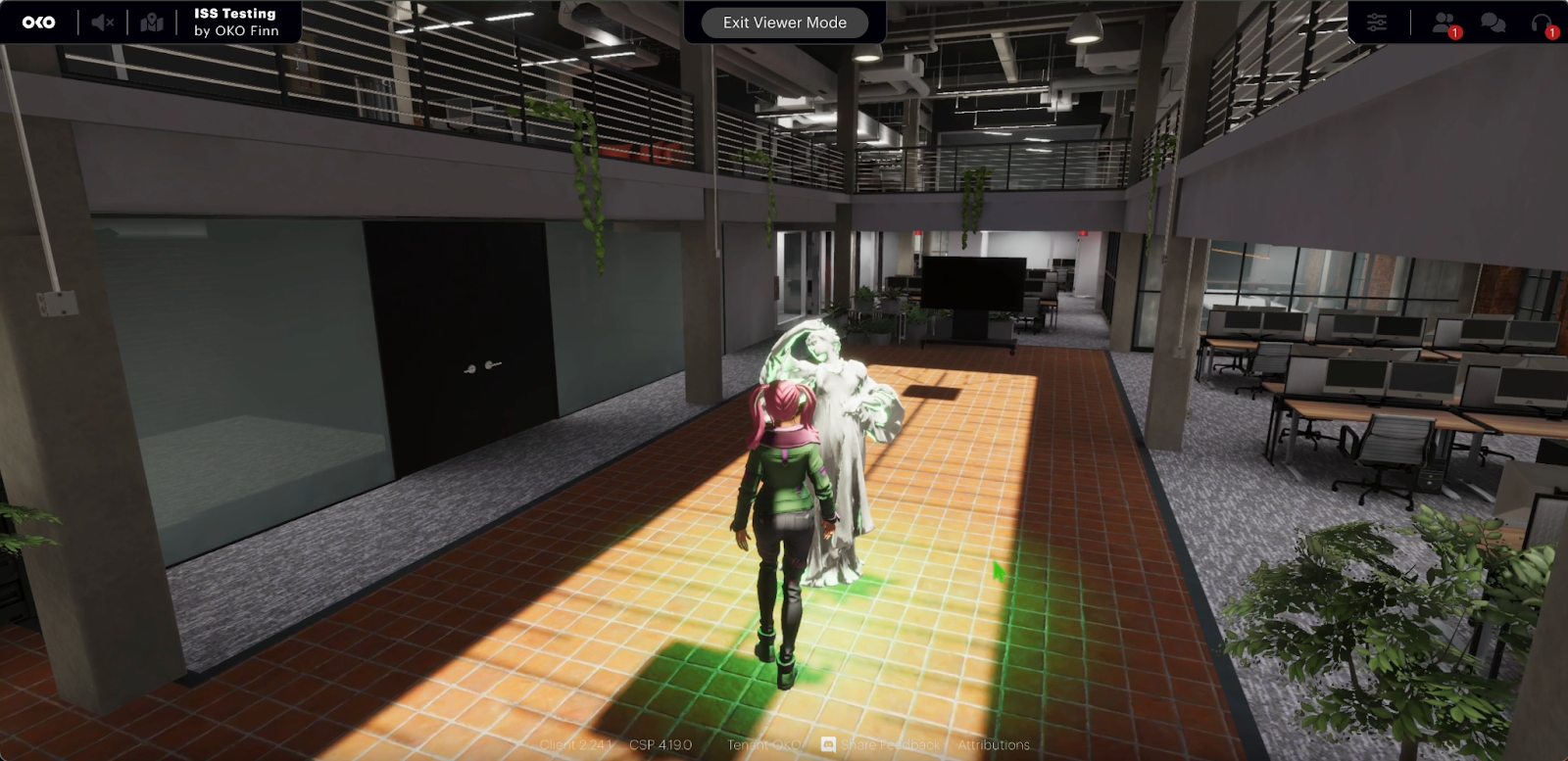View the Attributions link
Image resolution: width=1568 pixels, height=761 pixels.
coord(994,745)
